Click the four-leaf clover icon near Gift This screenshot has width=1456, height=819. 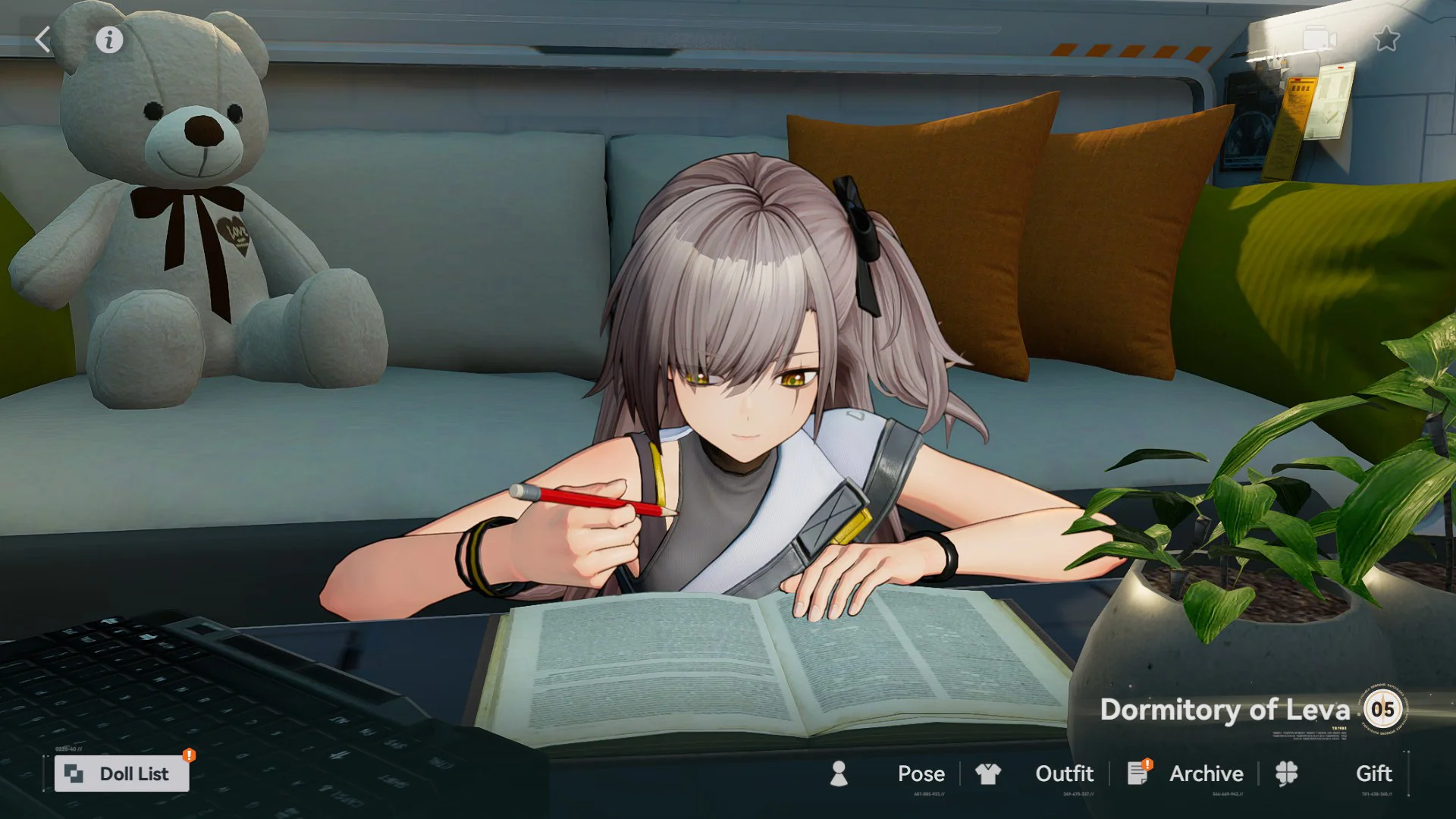click(x=1287, y=773)
